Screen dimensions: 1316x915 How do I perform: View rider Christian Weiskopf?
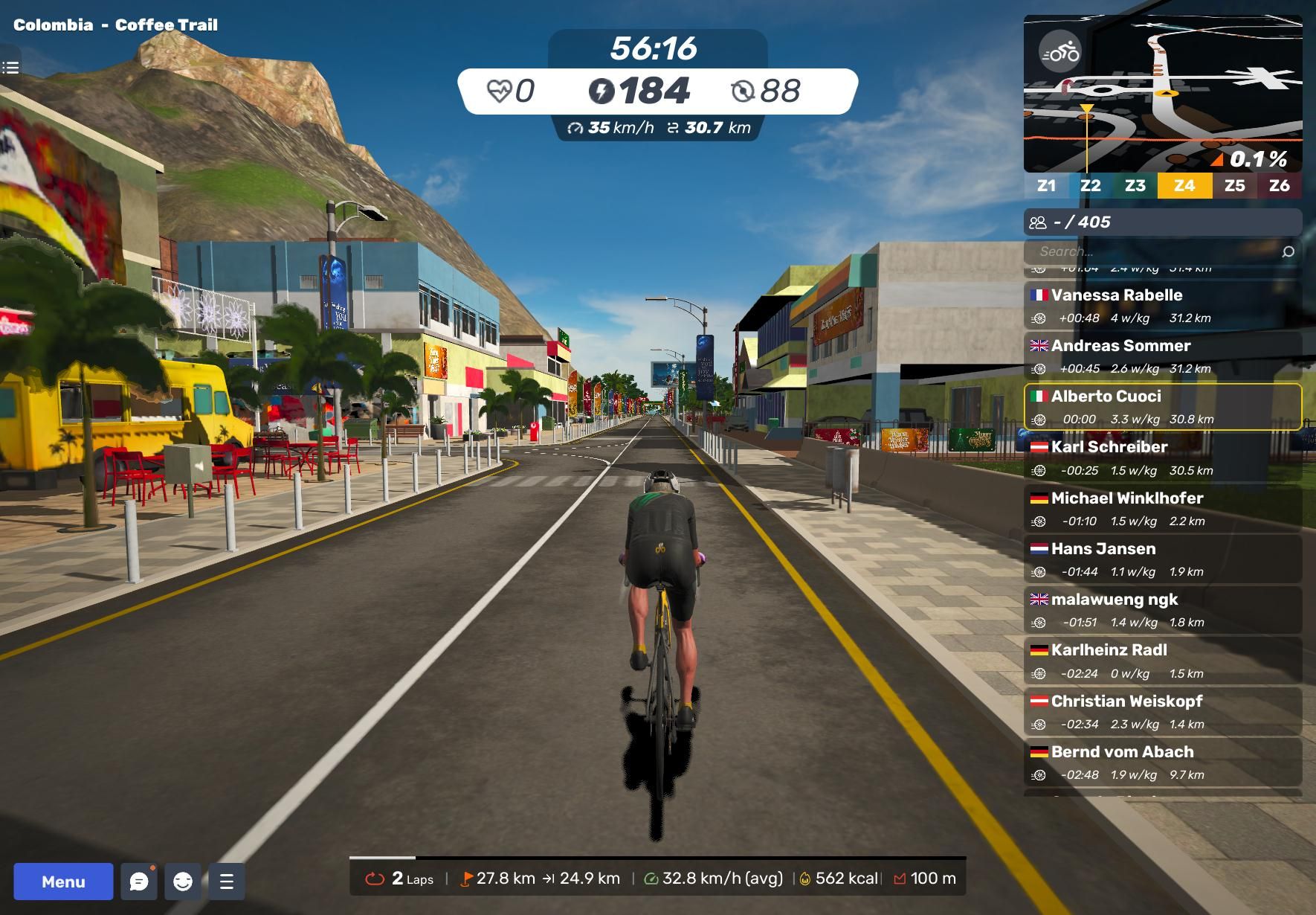click(x=1162, y=711)
